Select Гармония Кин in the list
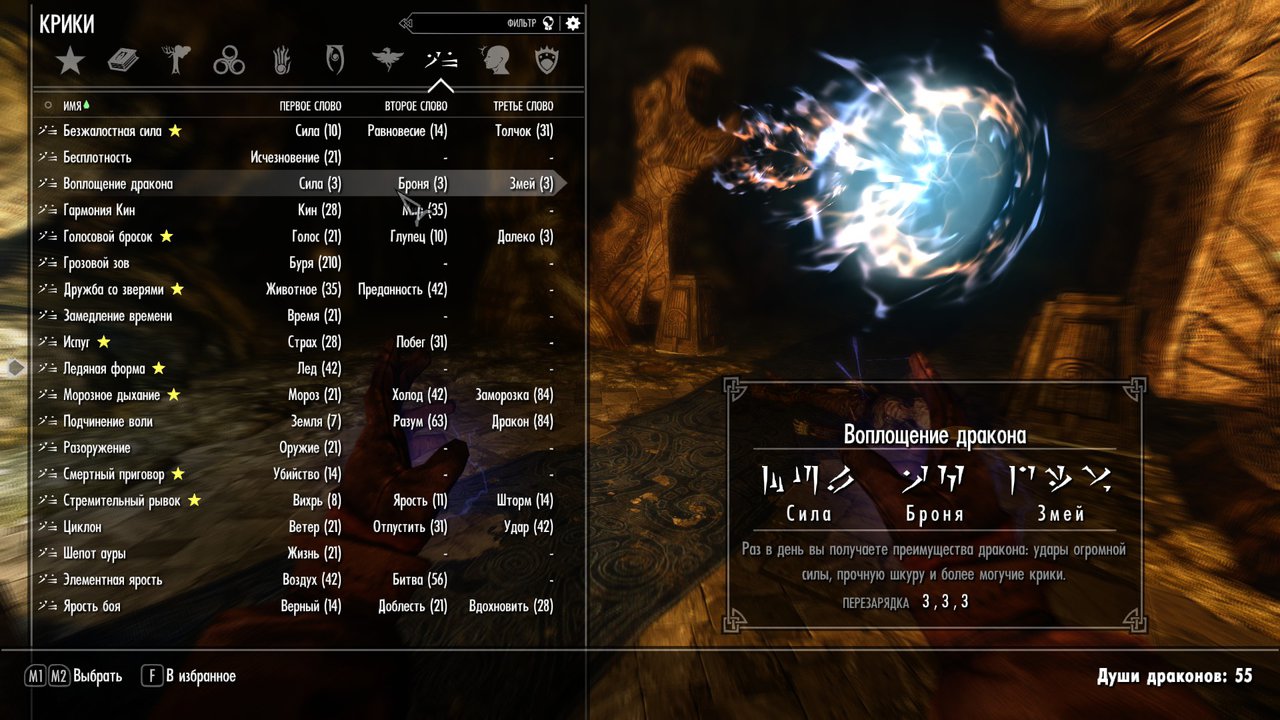Image resolution: width=1280 pixels, height=720 pixels. (x=99, y=210)
